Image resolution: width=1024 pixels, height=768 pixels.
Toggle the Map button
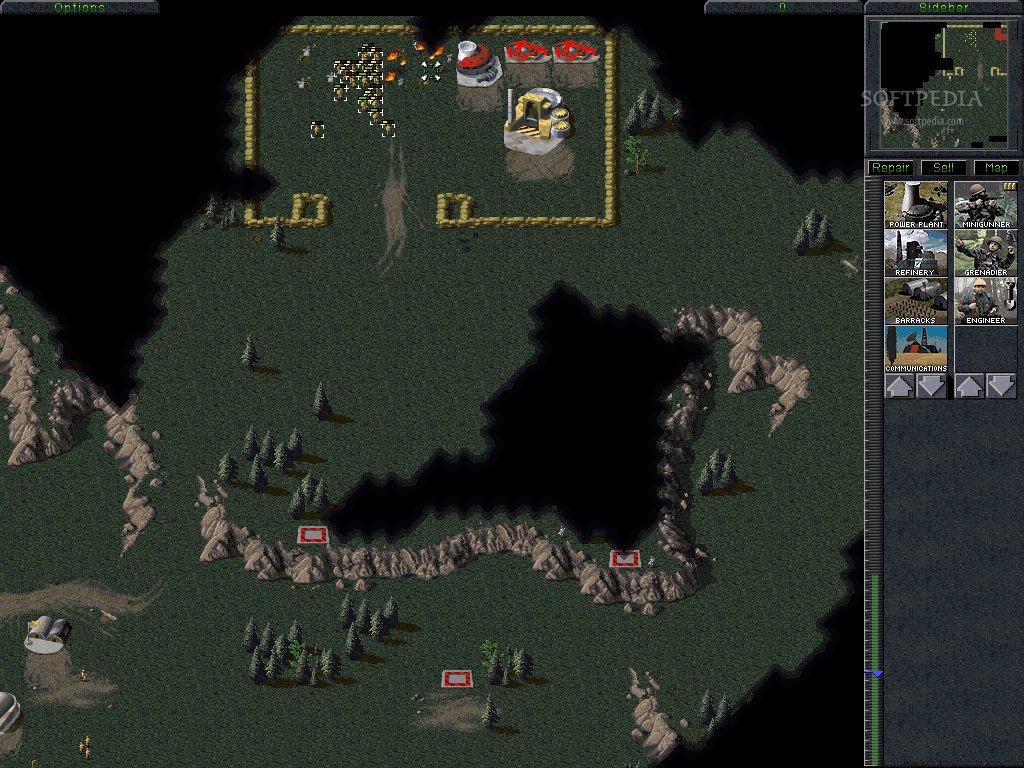pos(996,168)
